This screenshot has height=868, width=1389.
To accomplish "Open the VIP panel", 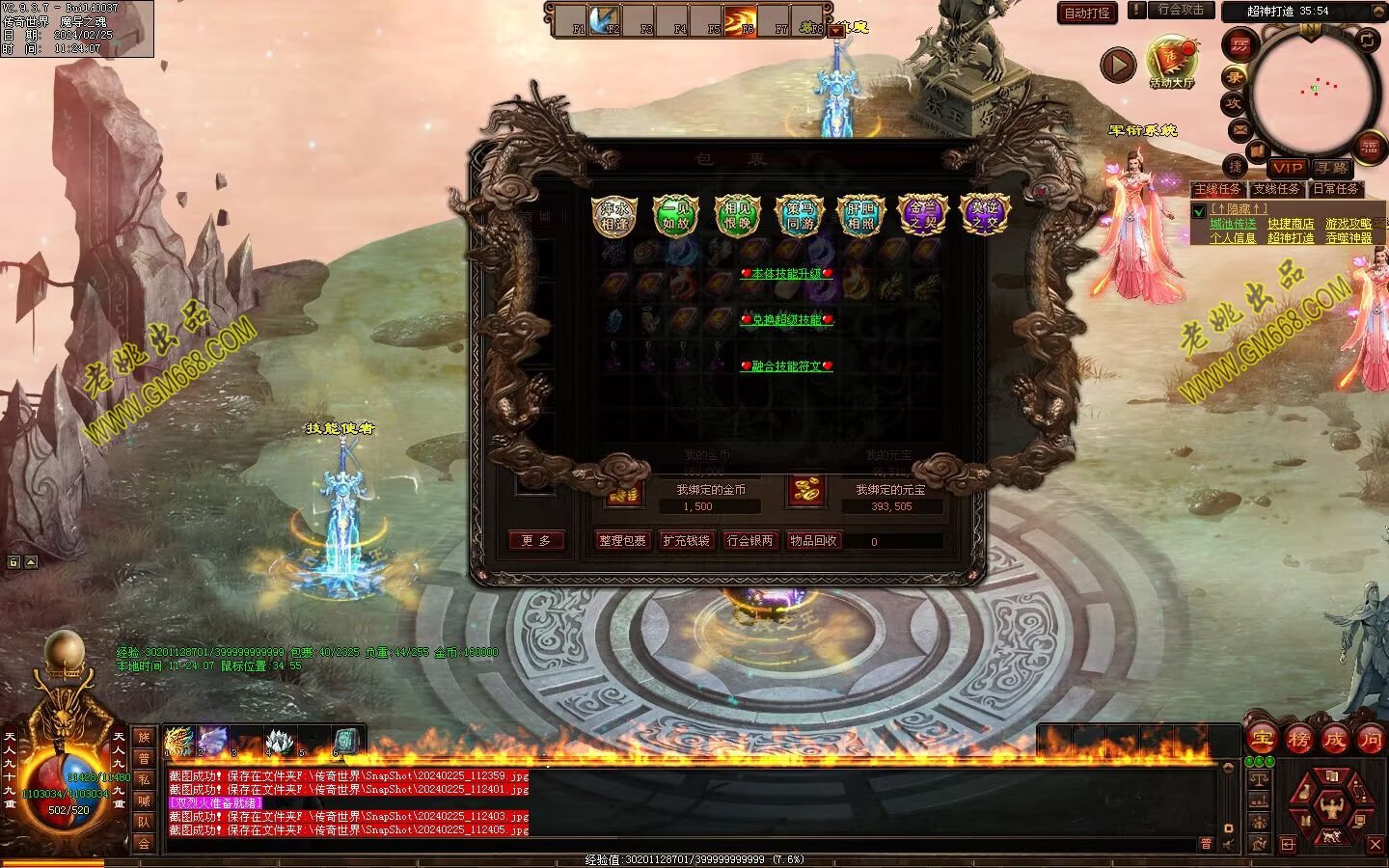I will [1287, 168].
